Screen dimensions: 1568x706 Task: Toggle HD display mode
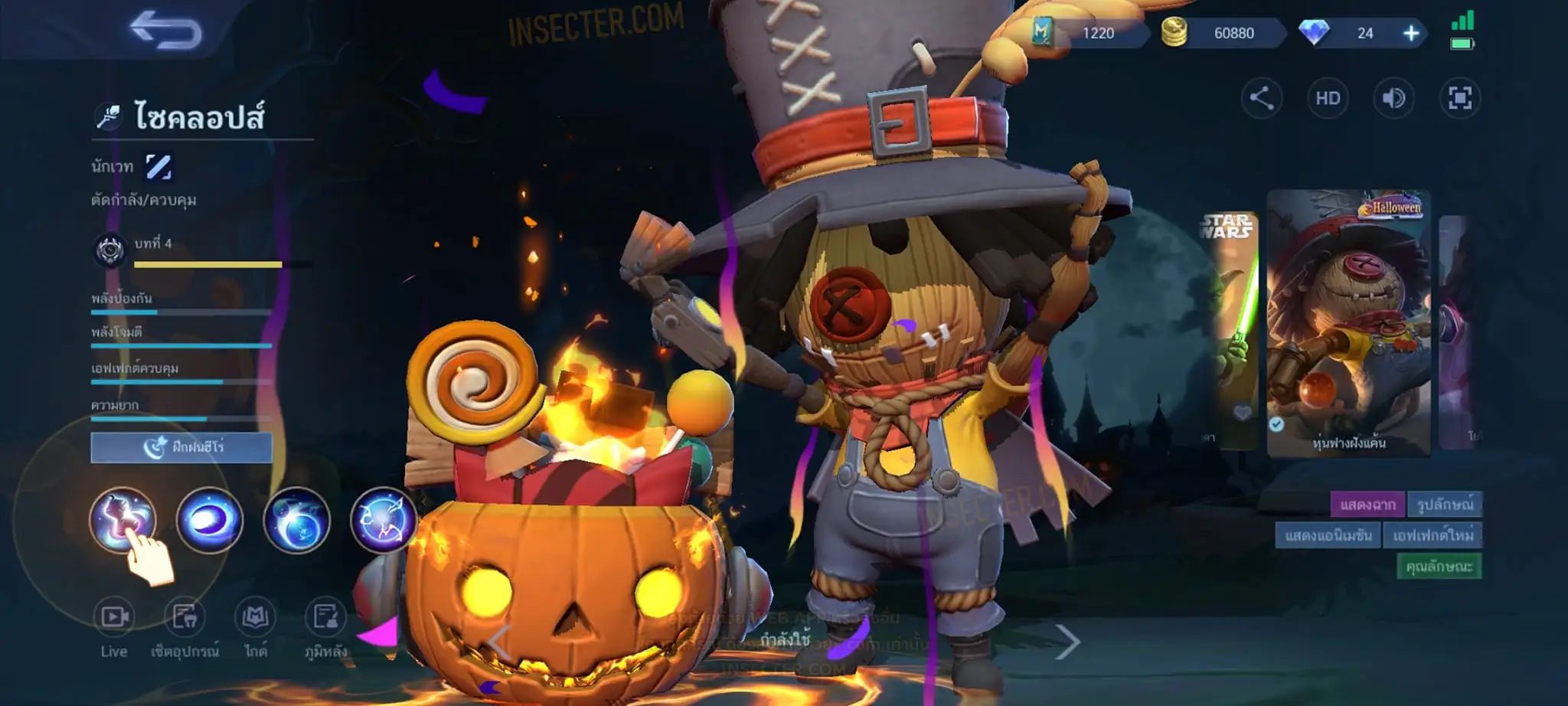coord(1328,98)
